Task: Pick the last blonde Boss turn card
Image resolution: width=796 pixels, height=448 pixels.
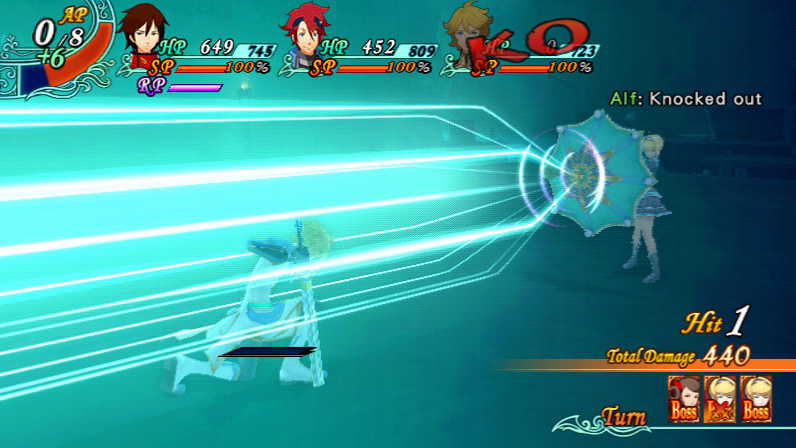Action: click(756, 398)
